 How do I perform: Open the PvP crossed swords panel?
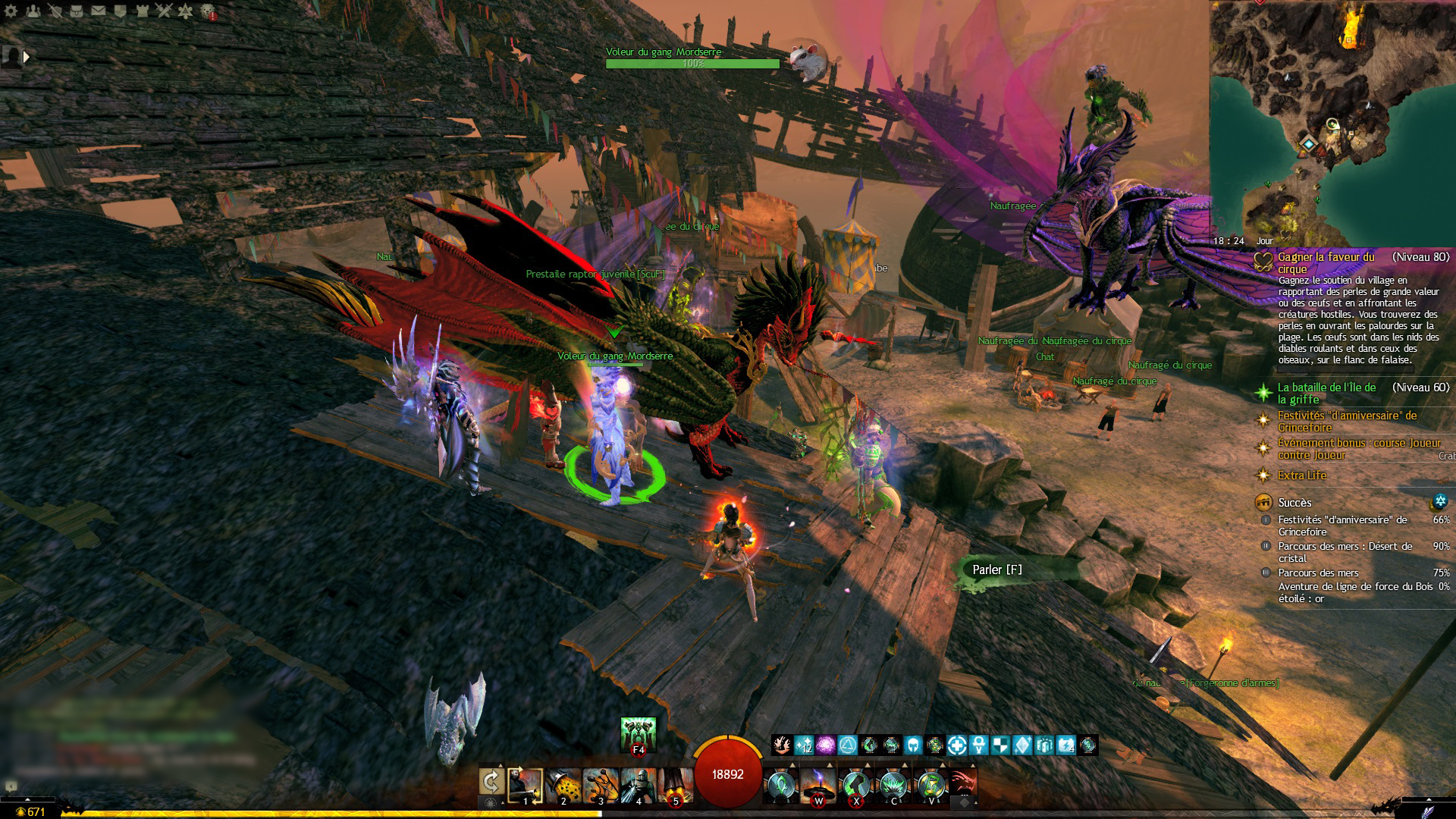point(165,11)
